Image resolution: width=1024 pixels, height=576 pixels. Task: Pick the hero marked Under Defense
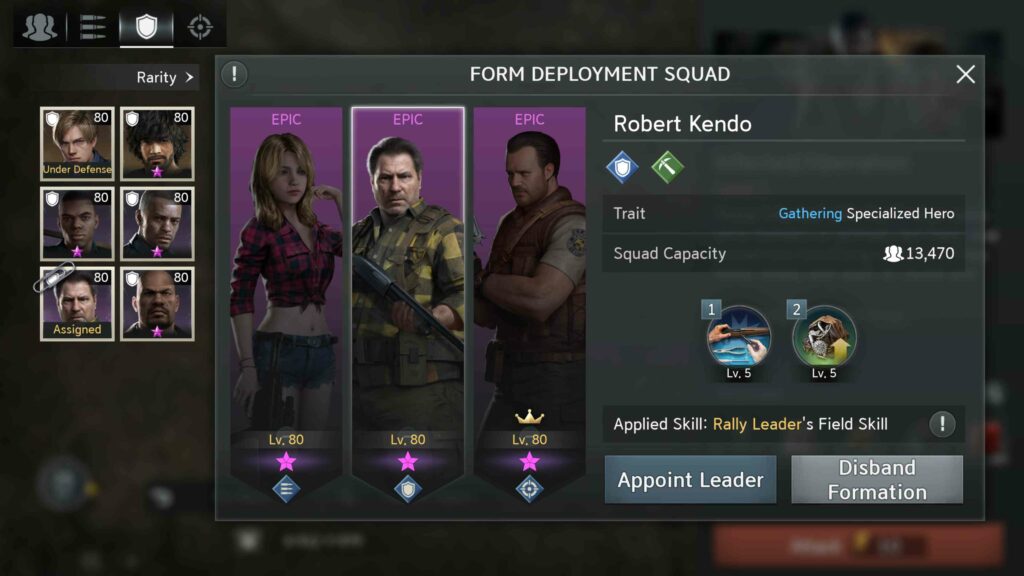click(77, 143)
